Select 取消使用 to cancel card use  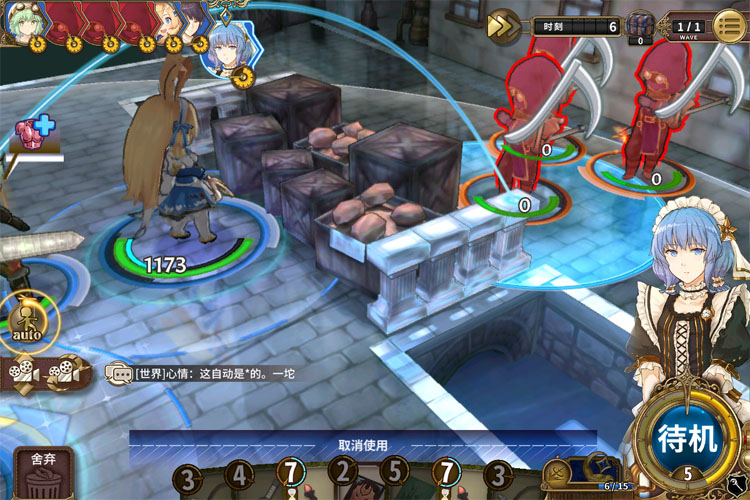coord(362,445)
